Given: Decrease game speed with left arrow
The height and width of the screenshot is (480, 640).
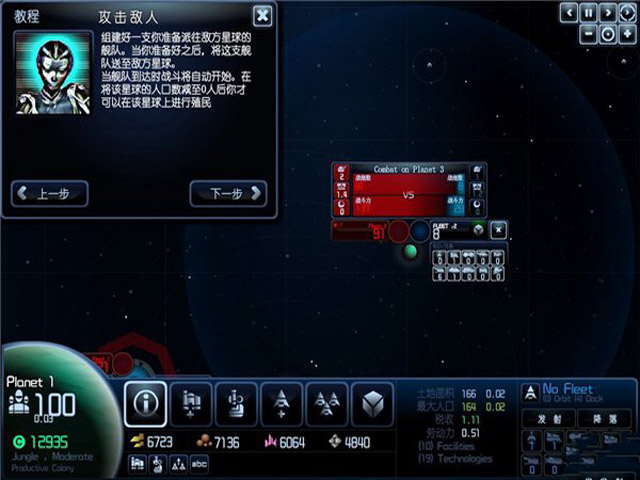Looking at the screenshot, I should pos(569,13).
